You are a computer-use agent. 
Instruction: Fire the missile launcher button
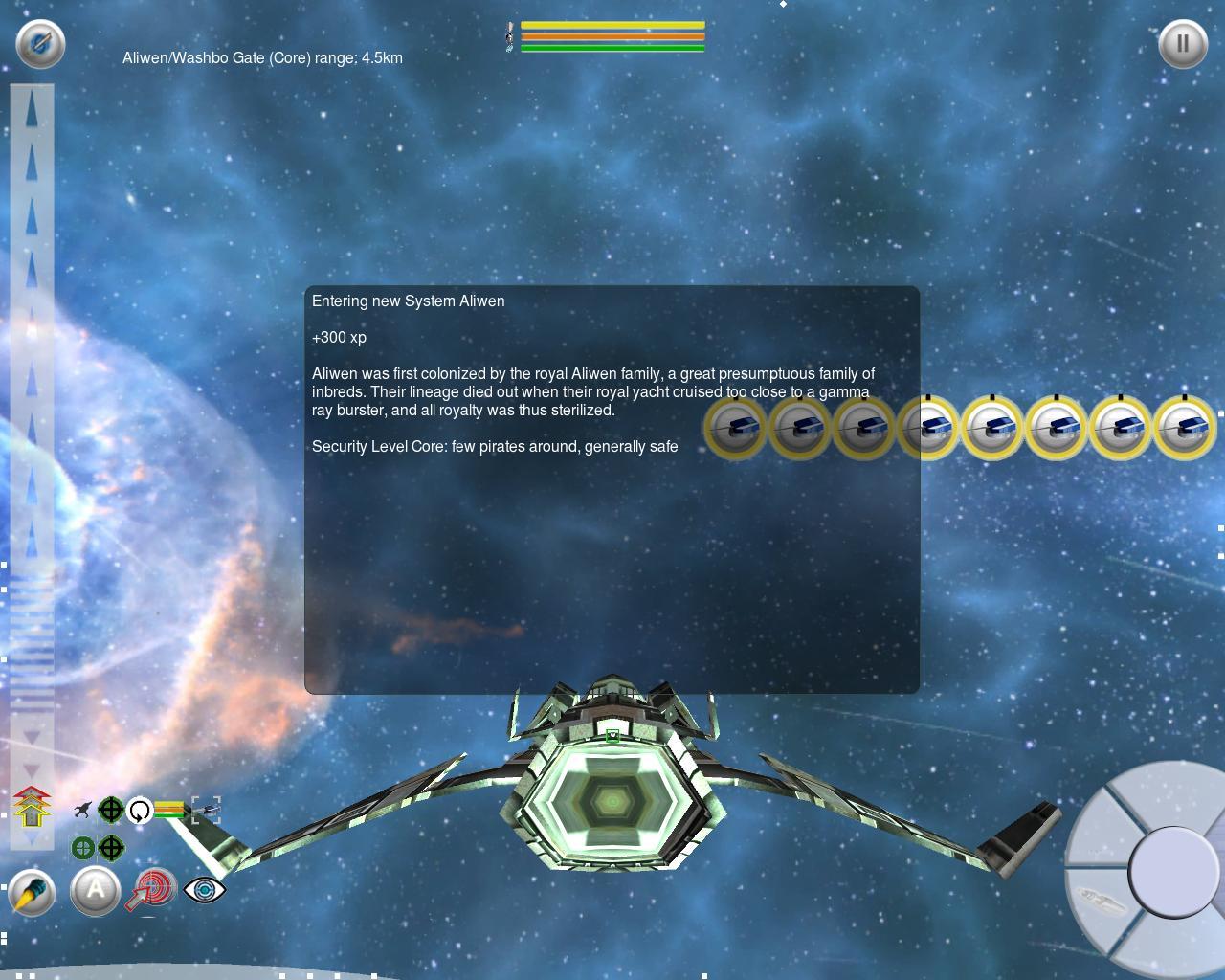pos(32,894)
